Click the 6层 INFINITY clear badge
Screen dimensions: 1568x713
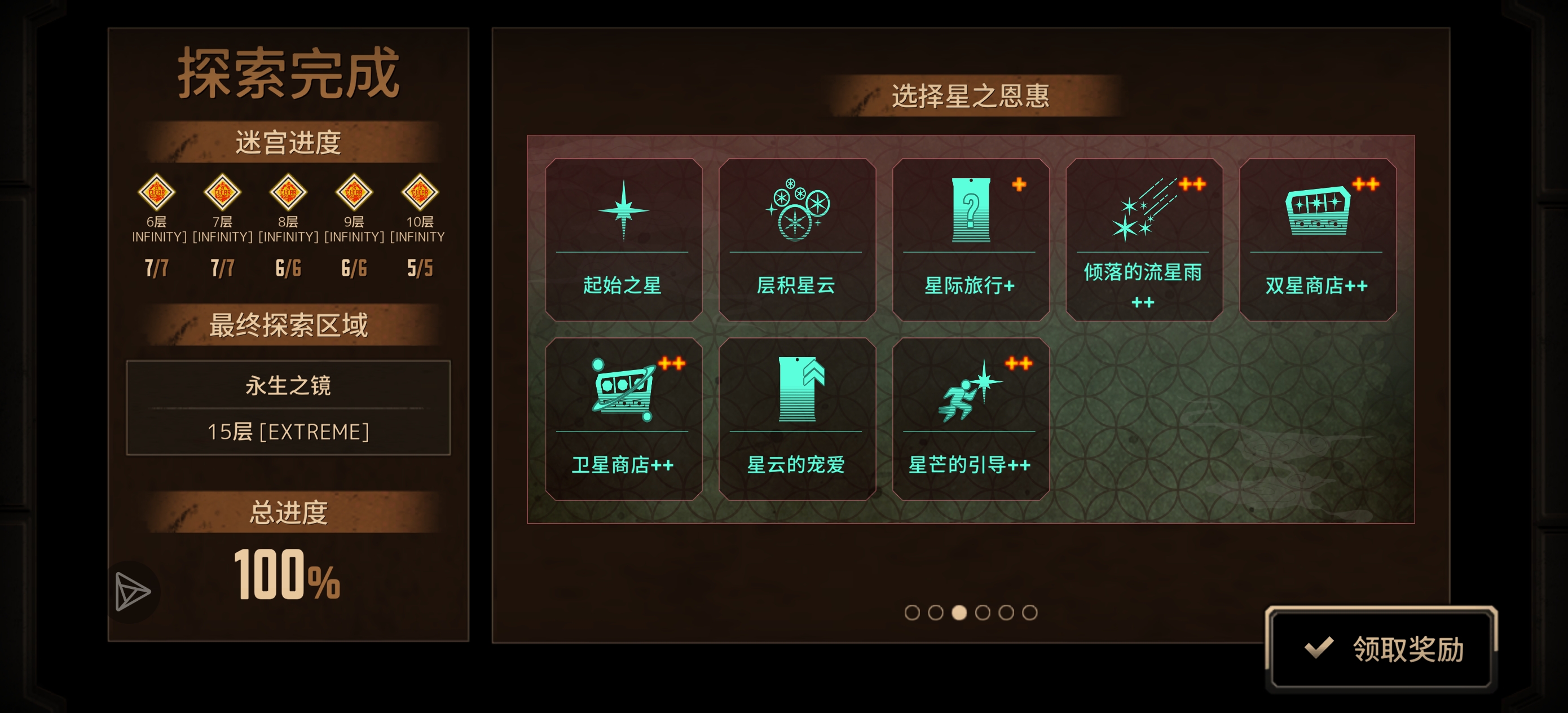coord(156,192)
